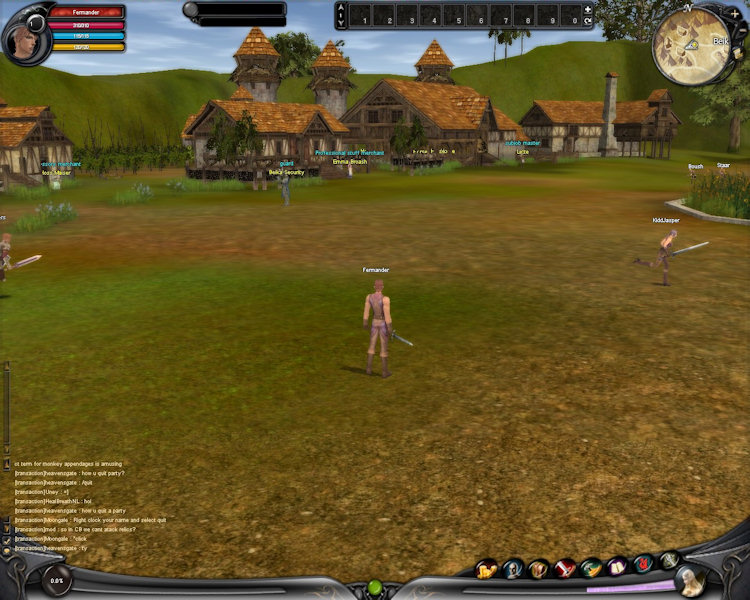Click the large white figure orb
The width and height of the screenshot is (750, 600).
click(x=689, y=580)
